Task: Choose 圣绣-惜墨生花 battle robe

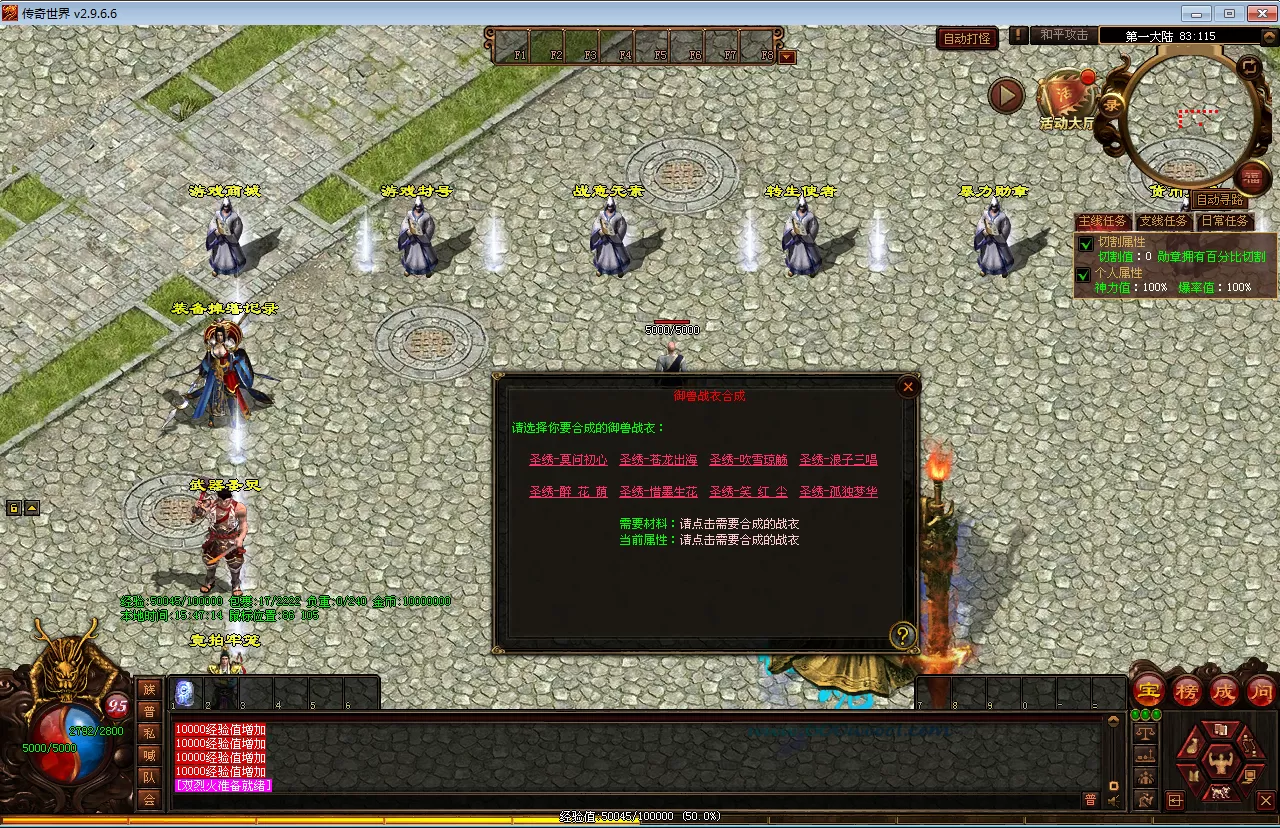Action: [658, 492]
